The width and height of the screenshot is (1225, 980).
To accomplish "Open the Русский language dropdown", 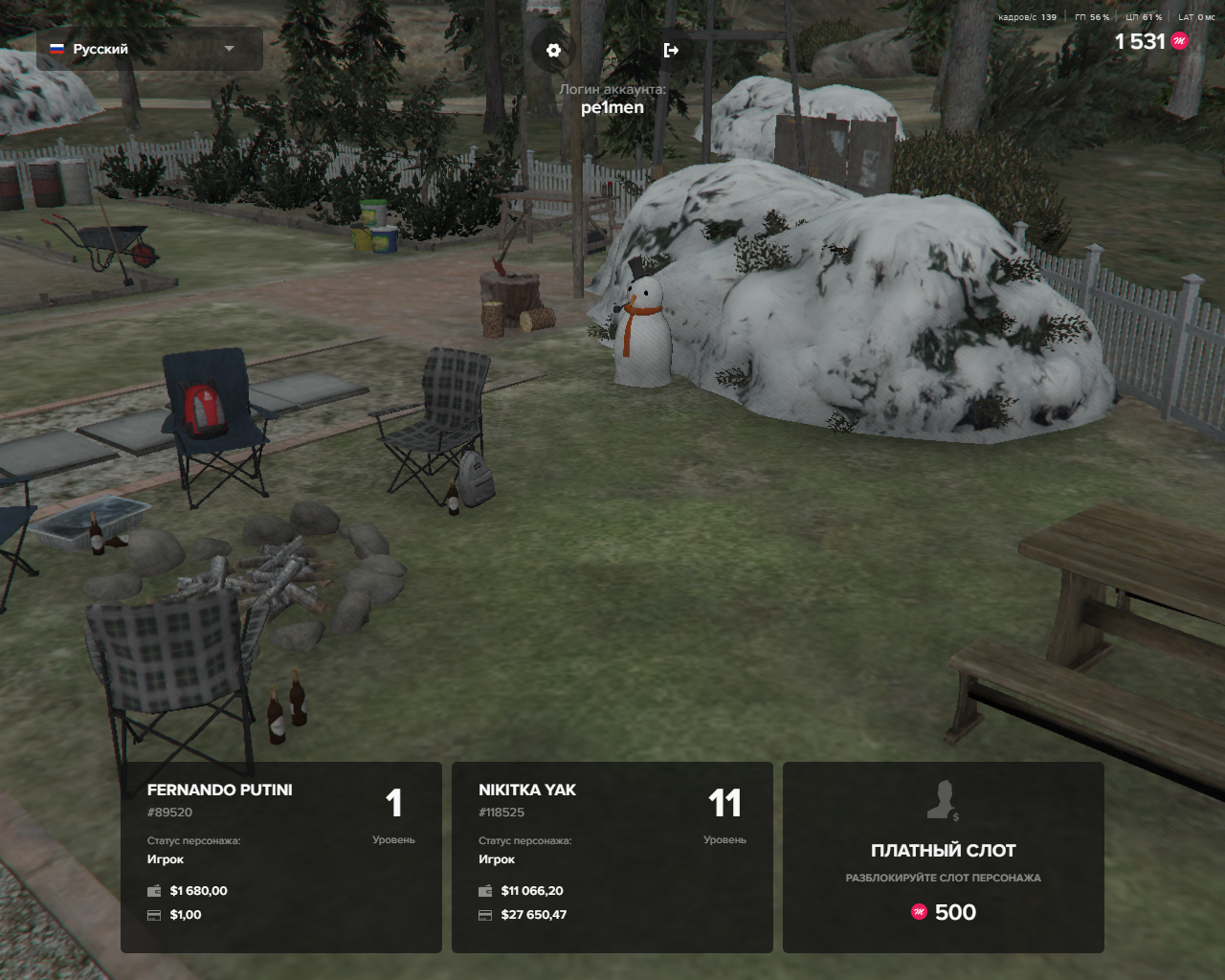I will point(149,49).
